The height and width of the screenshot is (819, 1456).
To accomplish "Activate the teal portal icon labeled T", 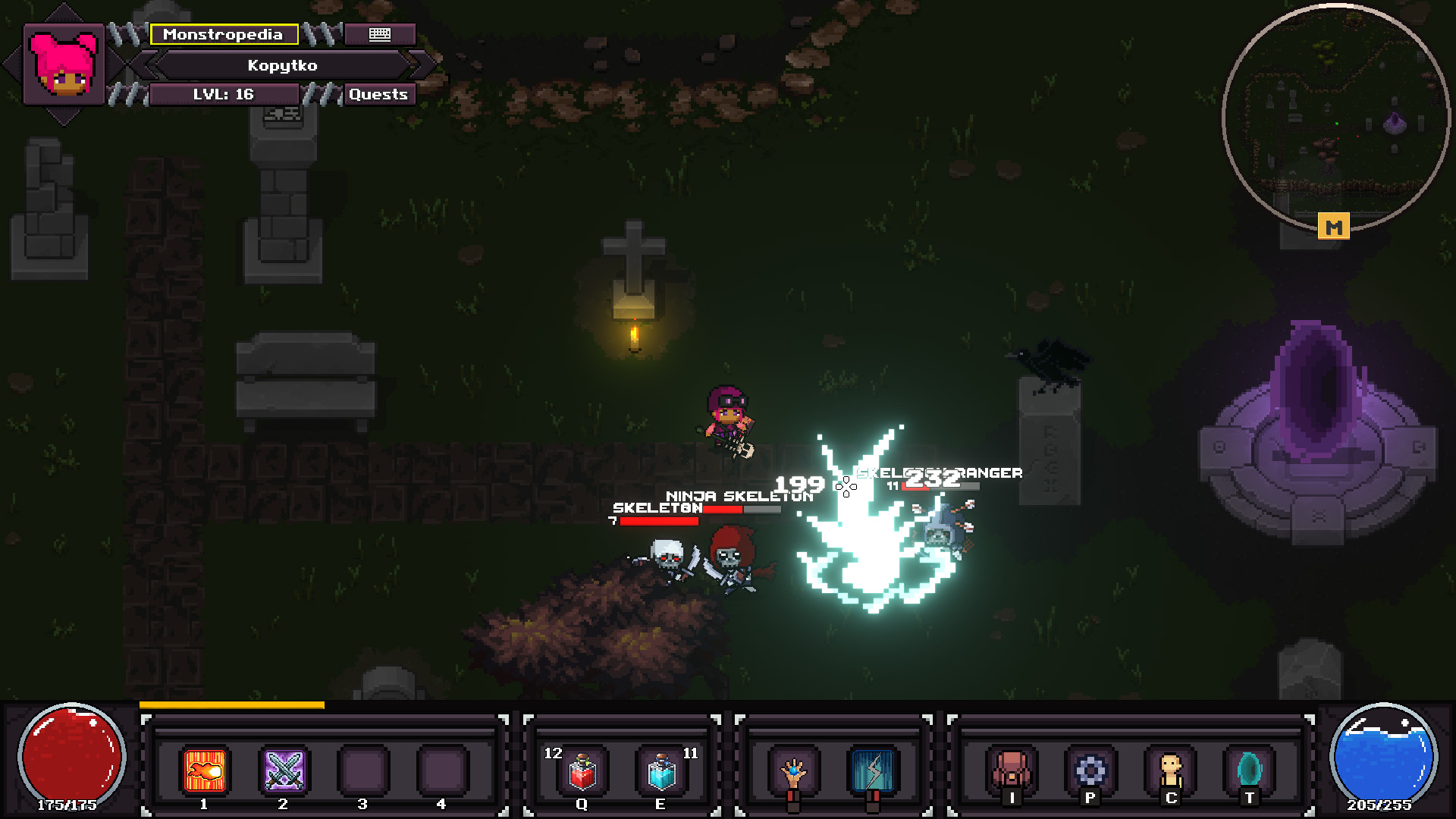I will (1251, 770).
